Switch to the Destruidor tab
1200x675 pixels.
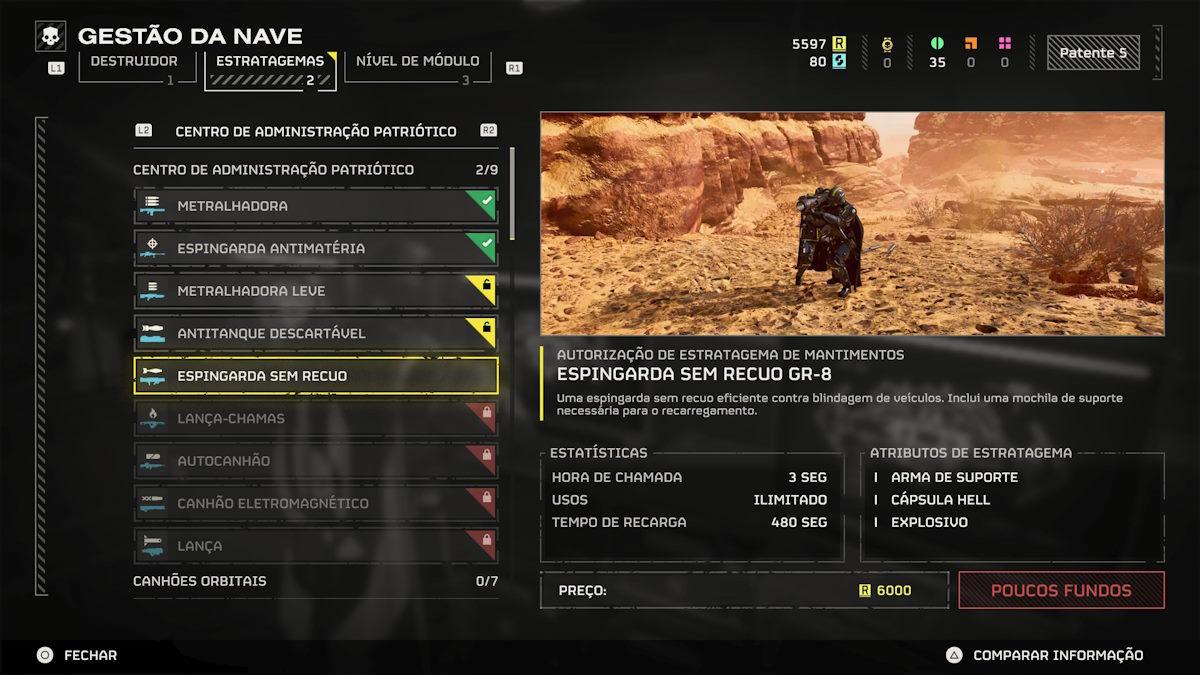pyautogui.click(x=135, y=63)
